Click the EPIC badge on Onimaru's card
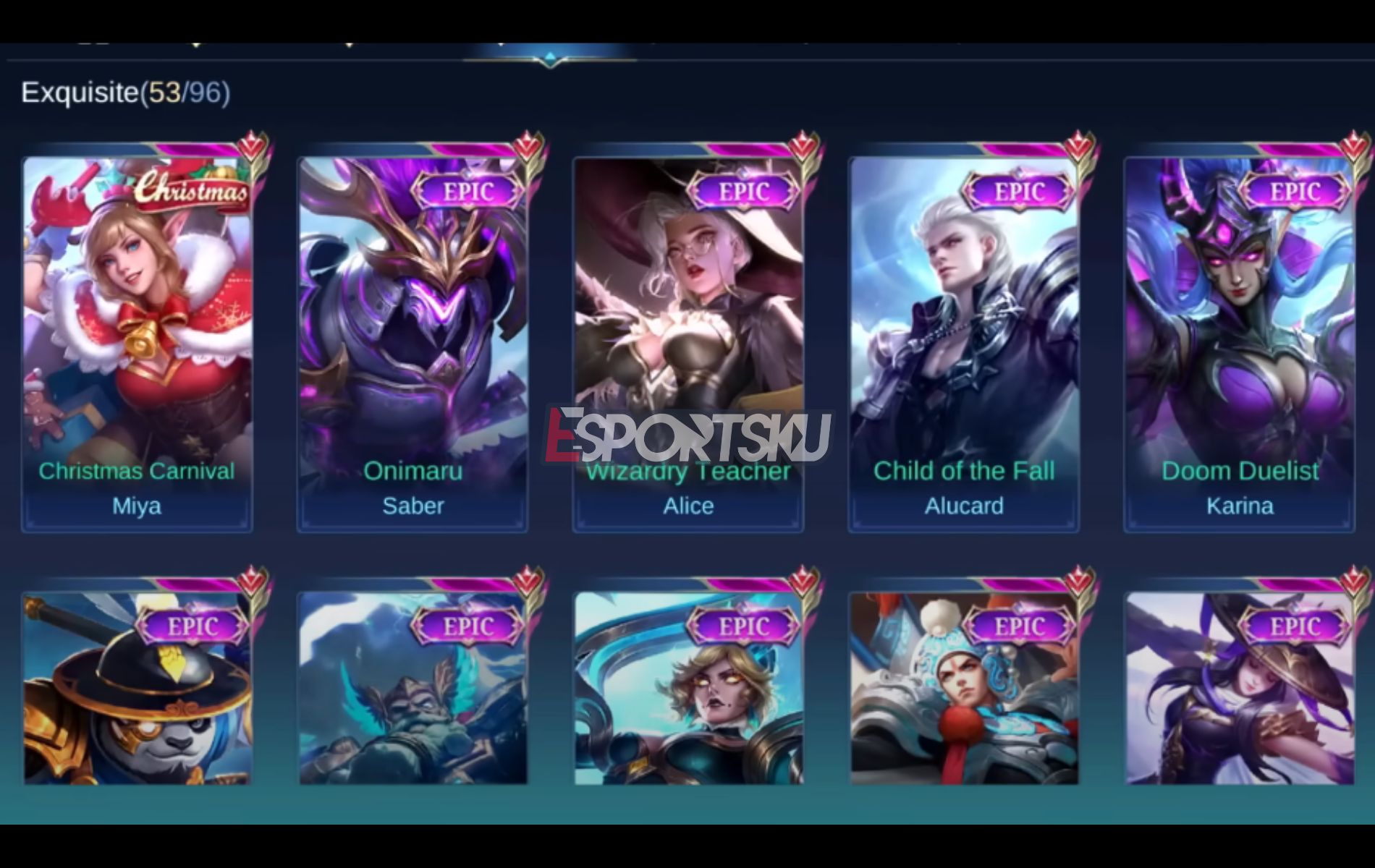This screenshot has height=868, width=1375. coord(470,191)
